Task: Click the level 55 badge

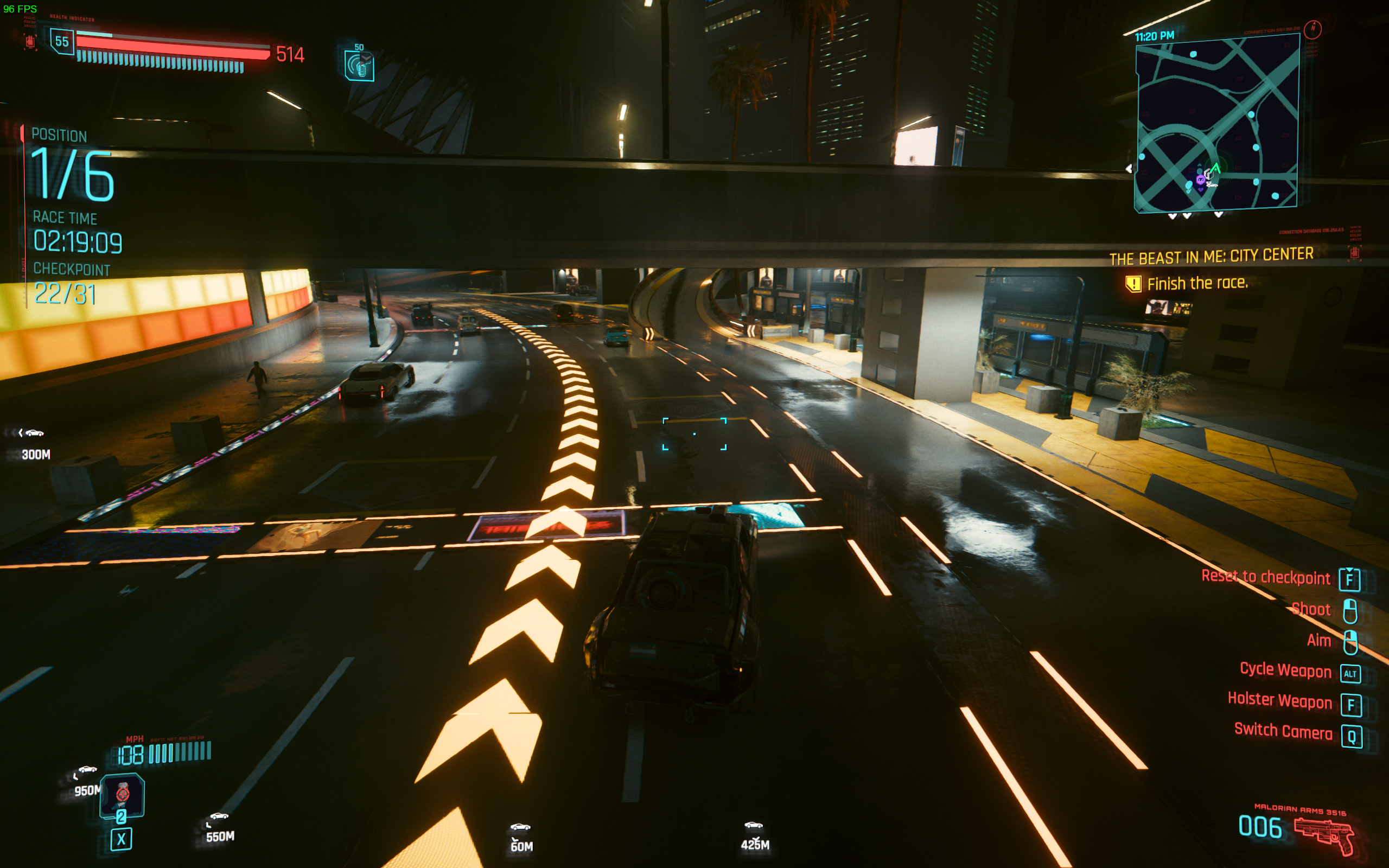Action: [x=62, y=41]
